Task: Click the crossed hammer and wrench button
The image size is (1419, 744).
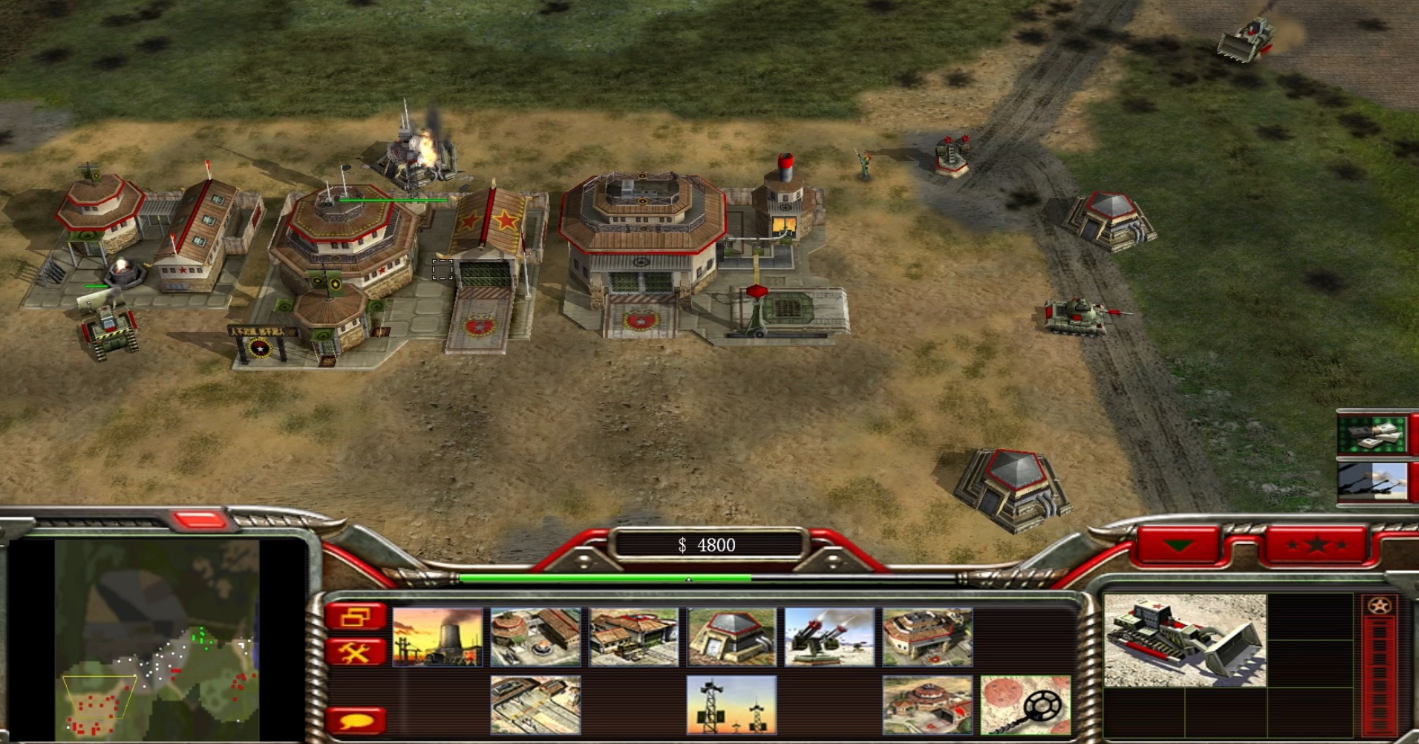Action: tap(355, 652)
